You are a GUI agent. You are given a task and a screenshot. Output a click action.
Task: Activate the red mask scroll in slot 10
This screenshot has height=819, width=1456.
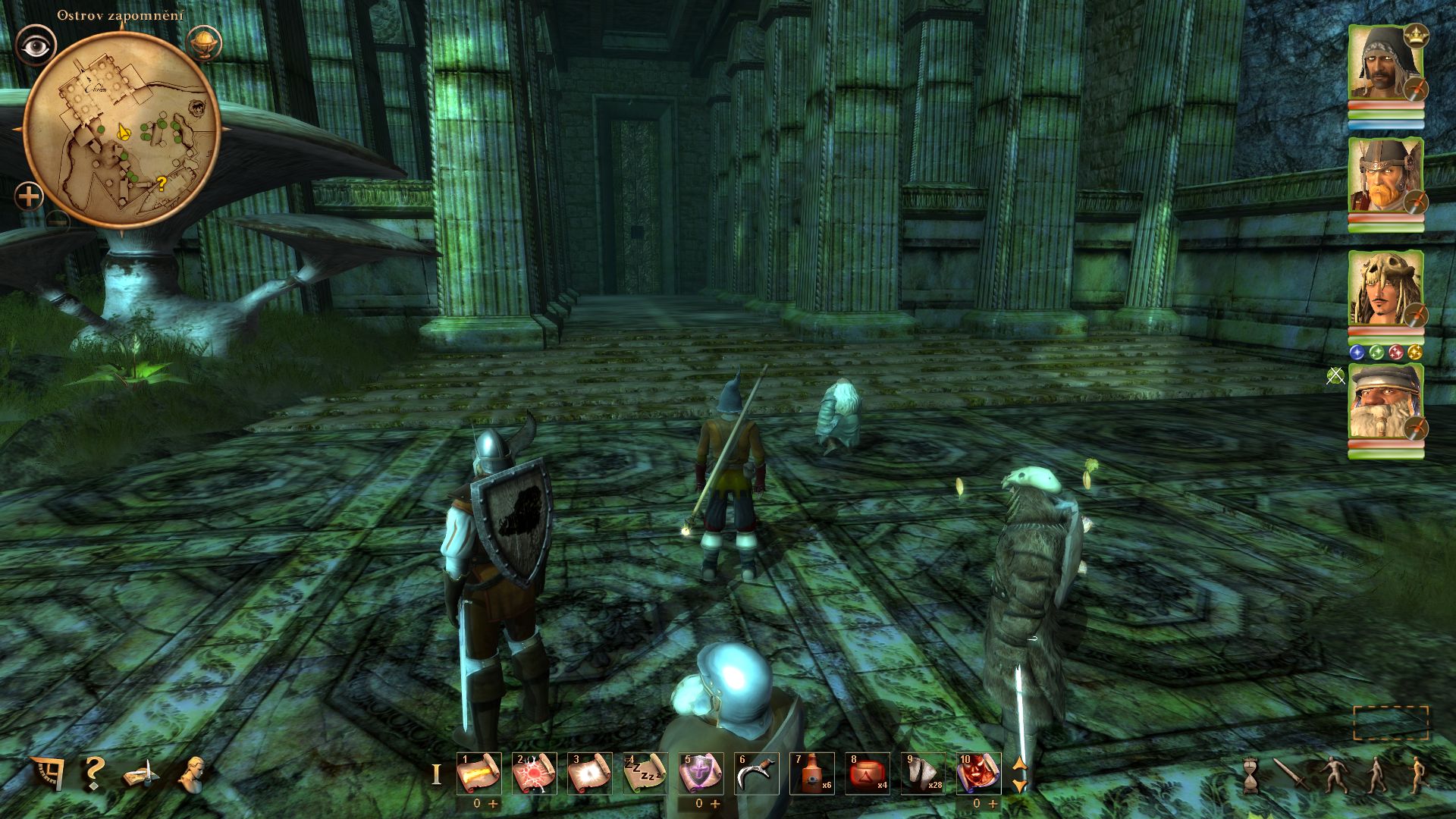tap(978, 773)
